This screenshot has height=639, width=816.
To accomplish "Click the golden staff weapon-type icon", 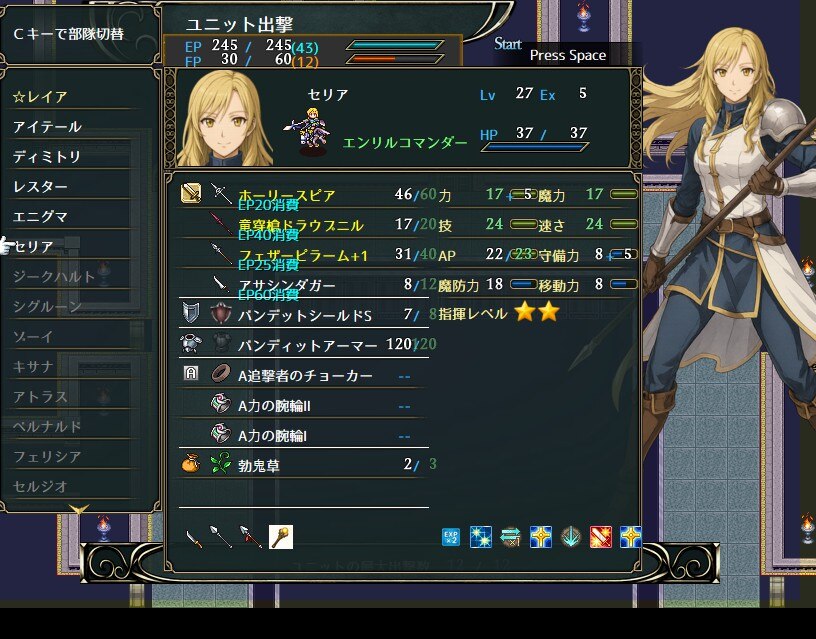I will click(281, 537).
